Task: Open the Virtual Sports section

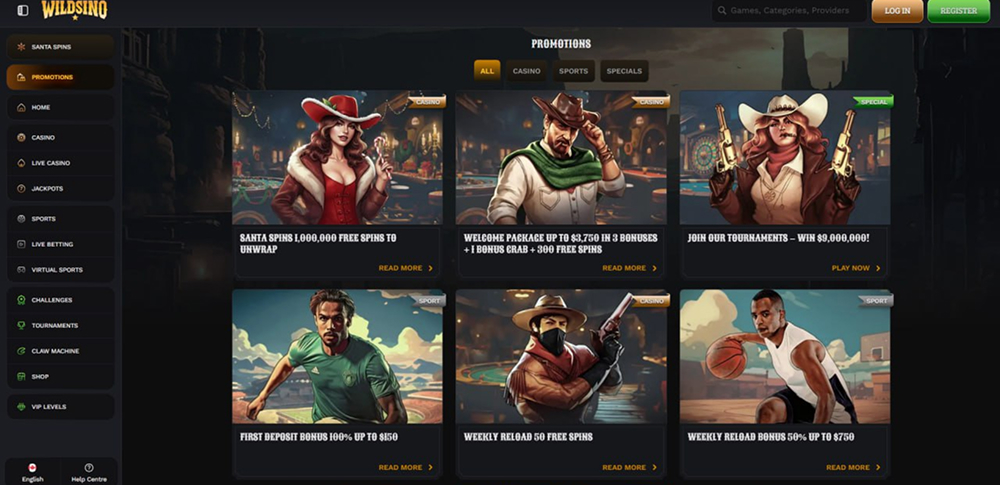Action: [x=59, y=270]
